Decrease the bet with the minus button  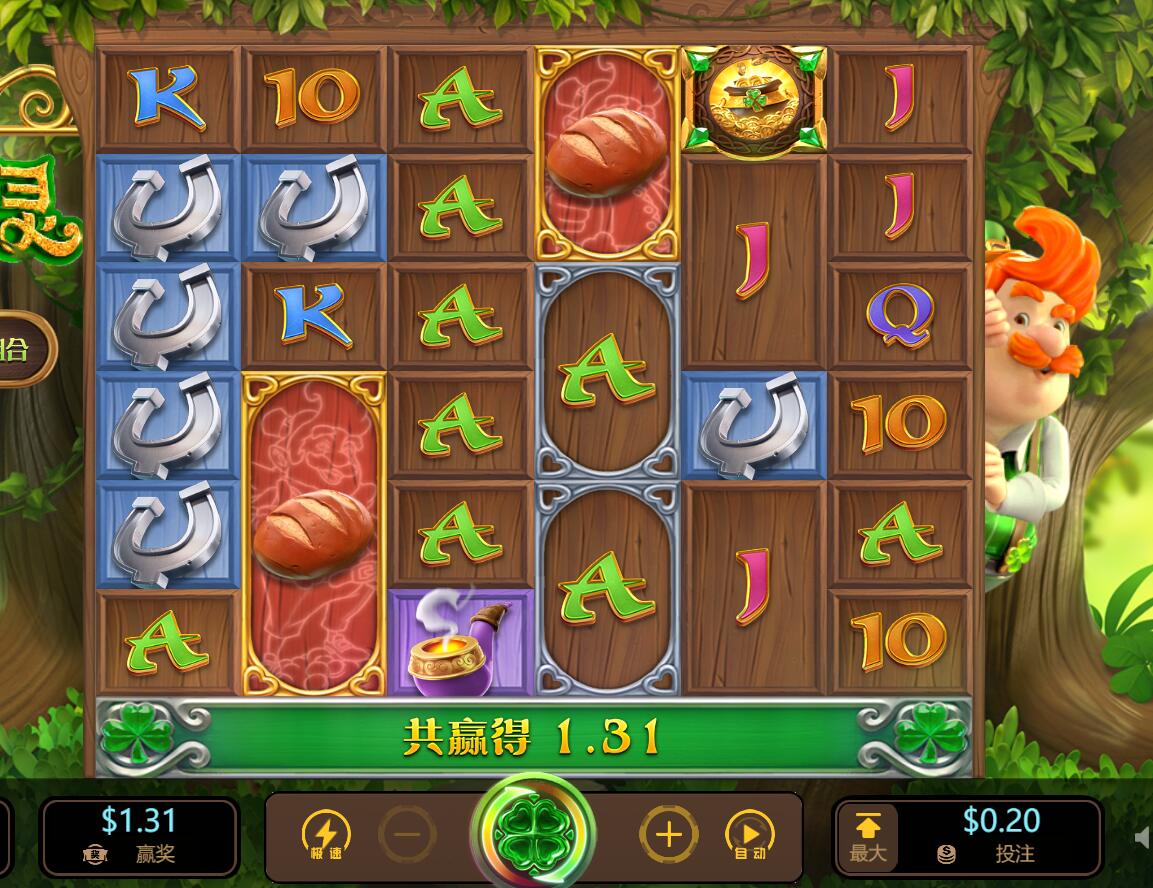[x=407, y=833]
